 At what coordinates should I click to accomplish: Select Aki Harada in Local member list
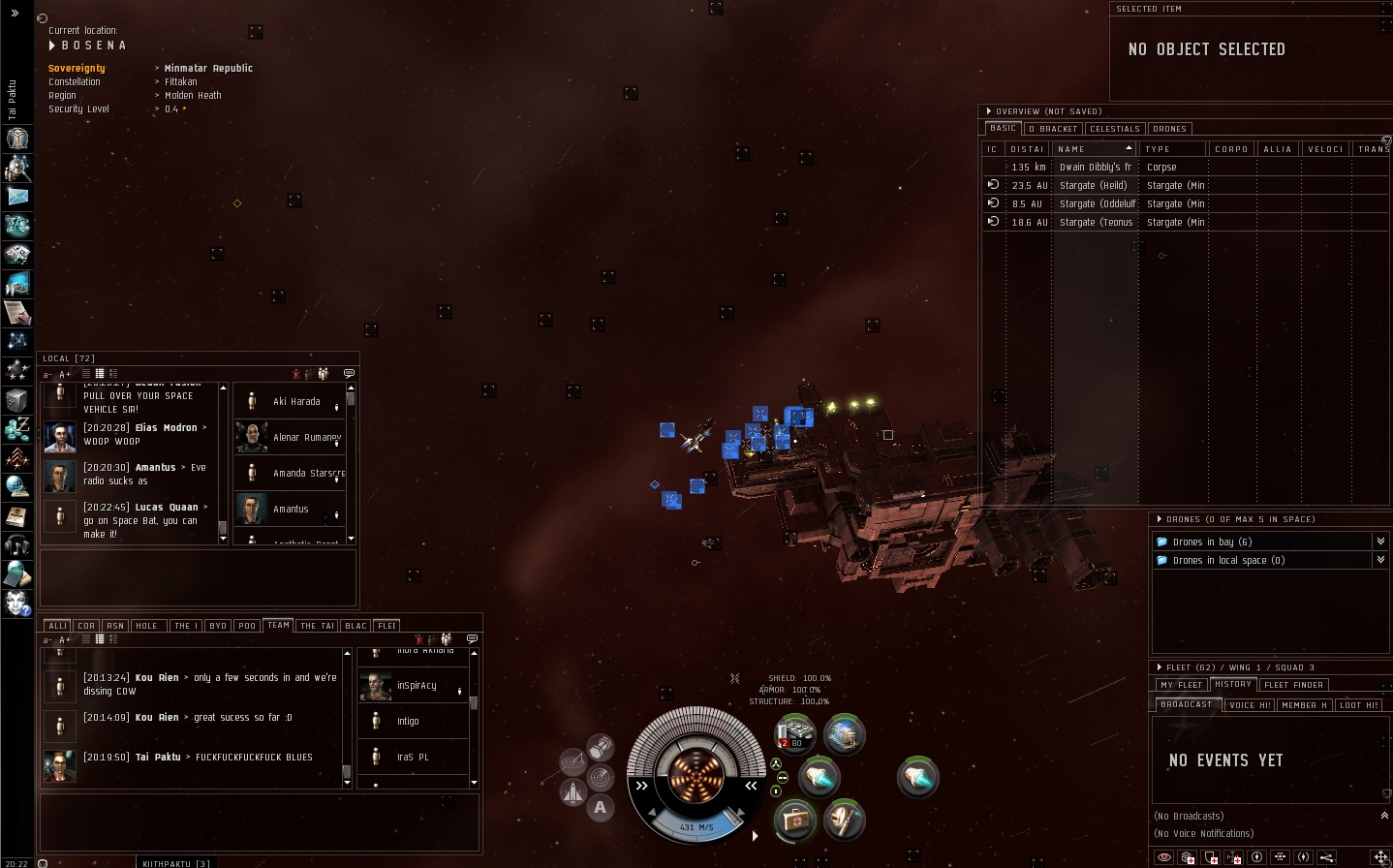[295, 401]
